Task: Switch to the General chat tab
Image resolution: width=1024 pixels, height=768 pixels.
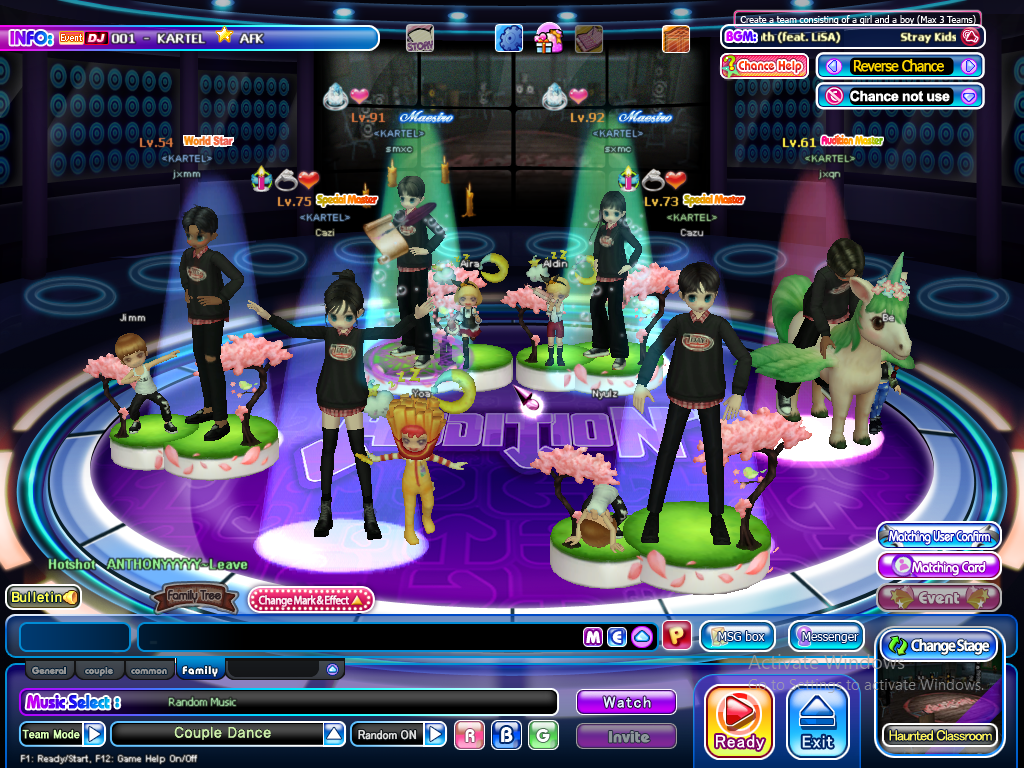Action: click(49, 671)
